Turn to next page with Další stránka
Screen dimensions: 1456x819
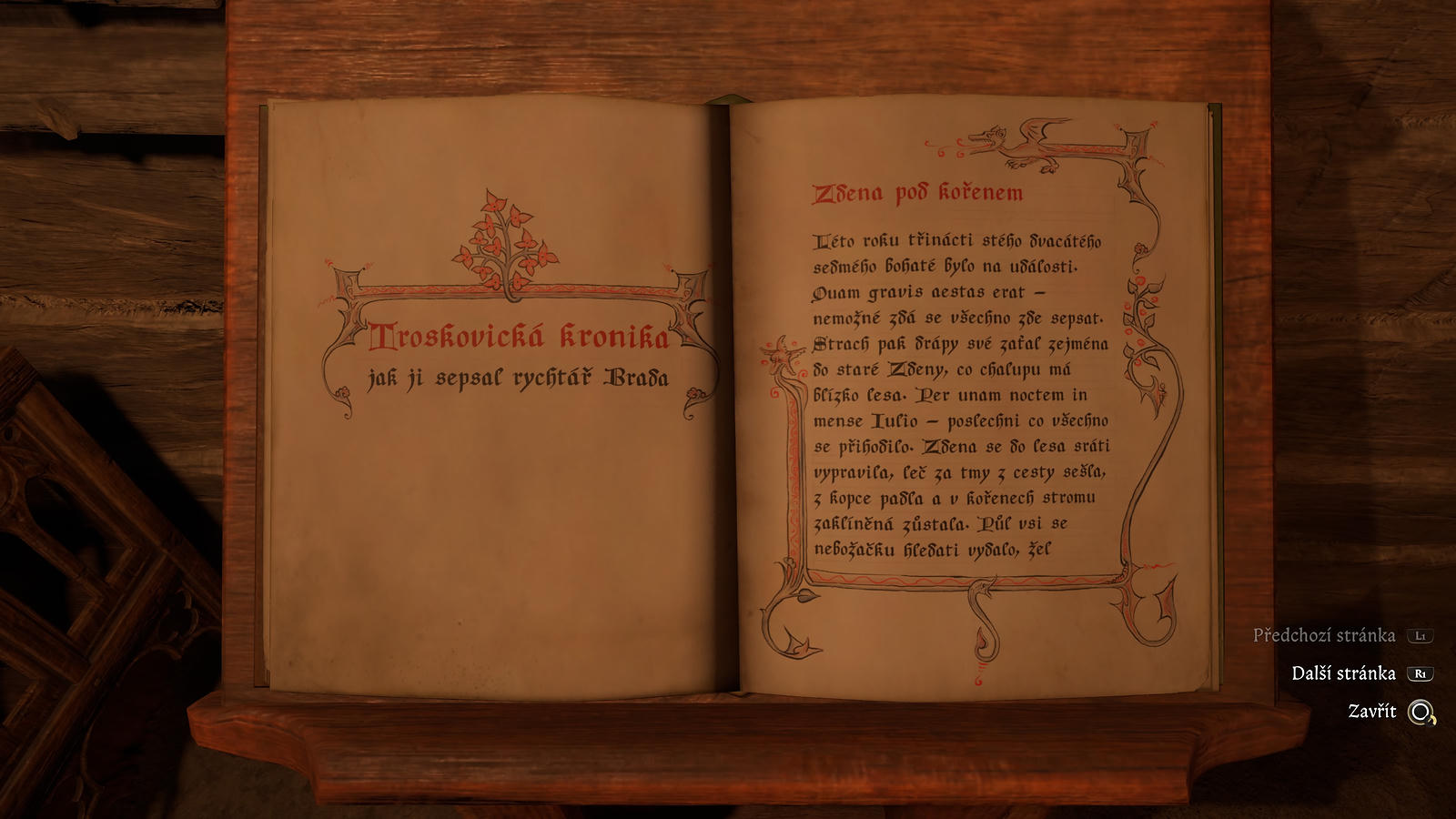1343,673
